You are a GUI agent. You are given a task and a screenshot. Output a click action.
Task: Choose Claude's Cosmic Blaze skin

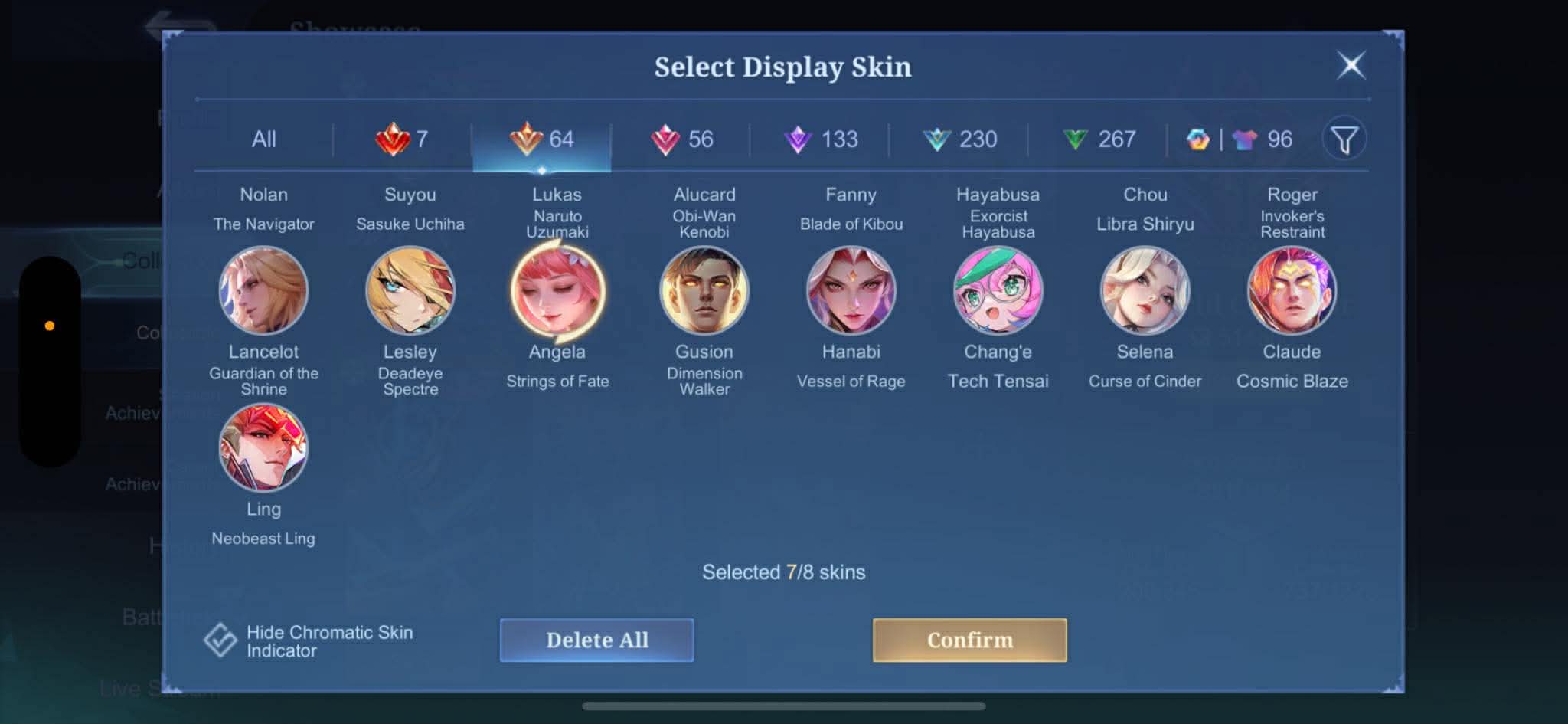pyautogui.click(x=1292, y=290)
